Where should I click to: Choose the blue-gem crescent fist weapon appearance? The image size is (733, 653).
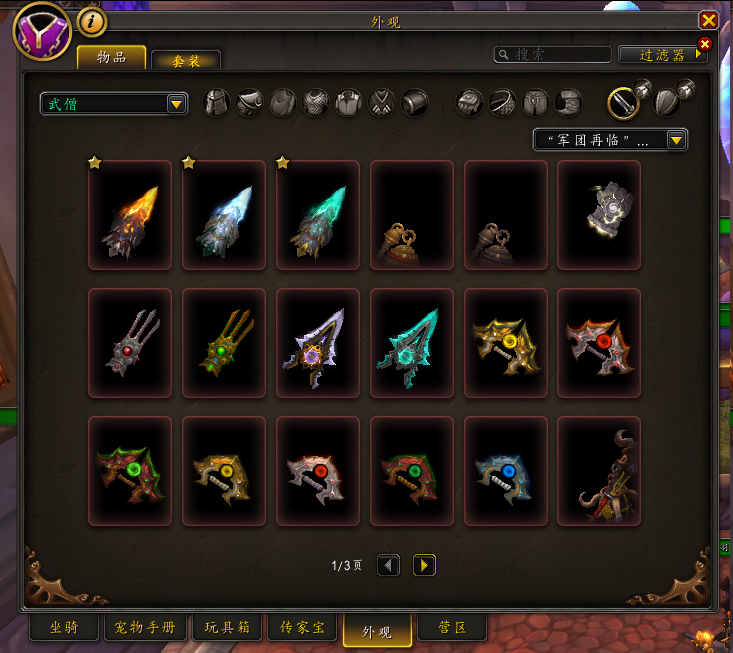pos(505,471)
